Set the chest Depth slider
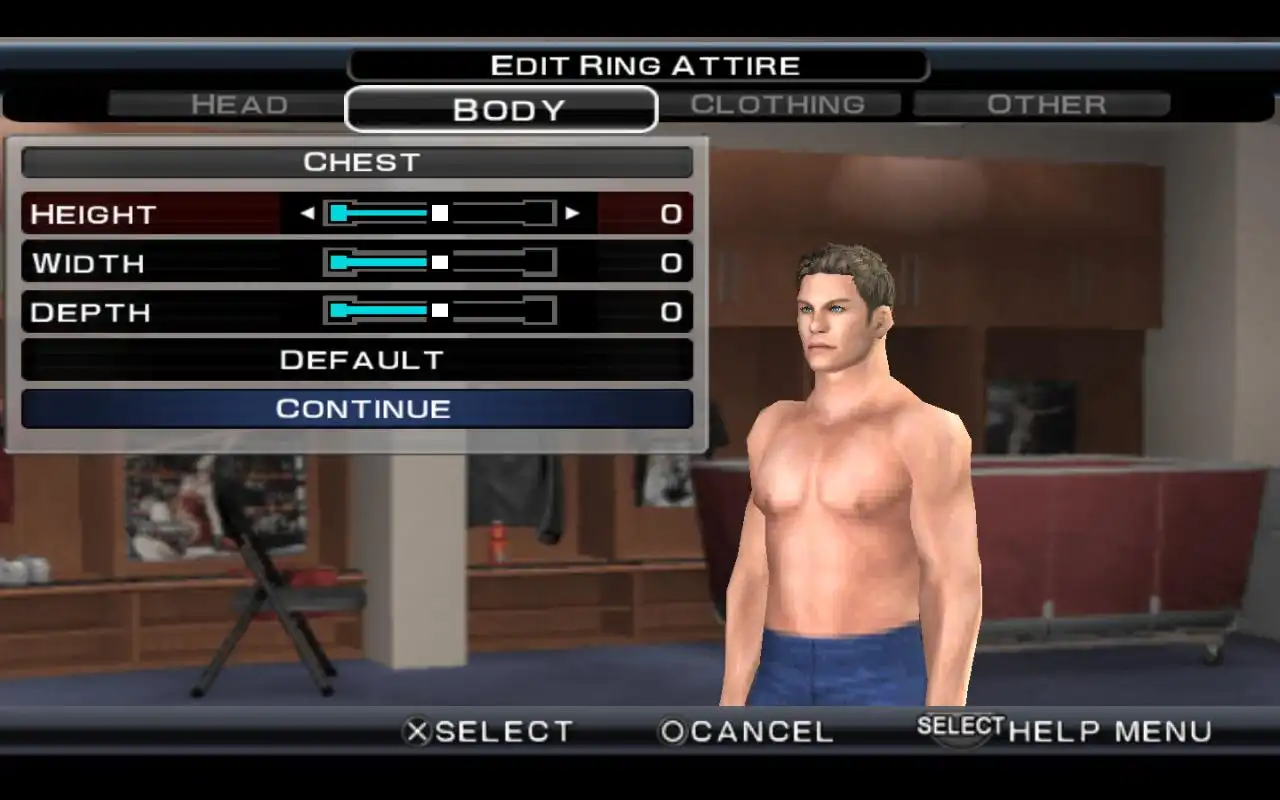This screenshot has width=1280, height=800. pos(440,311)
